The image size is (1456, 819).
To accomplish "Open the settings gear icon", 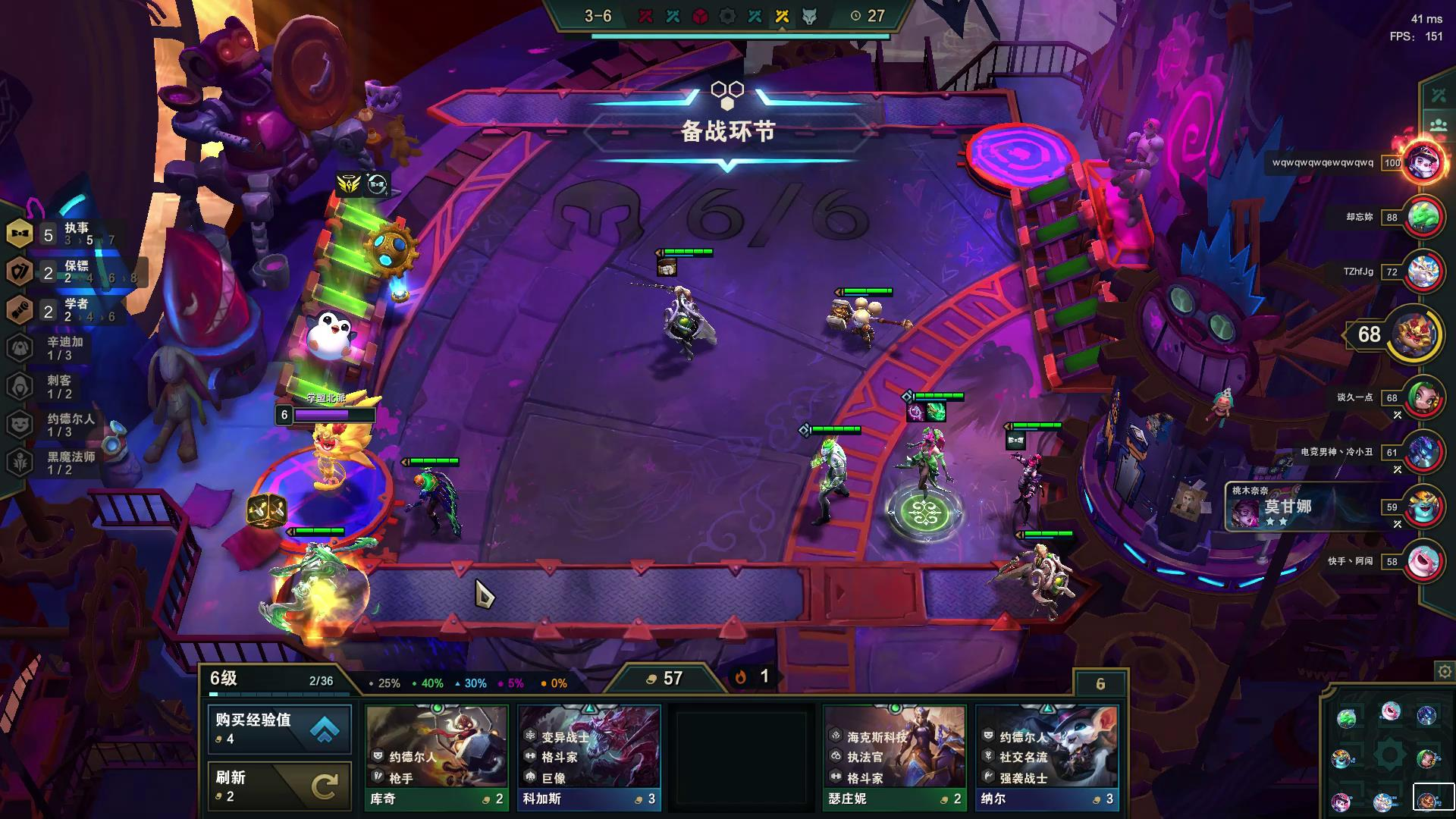I will coord(1444,672).
